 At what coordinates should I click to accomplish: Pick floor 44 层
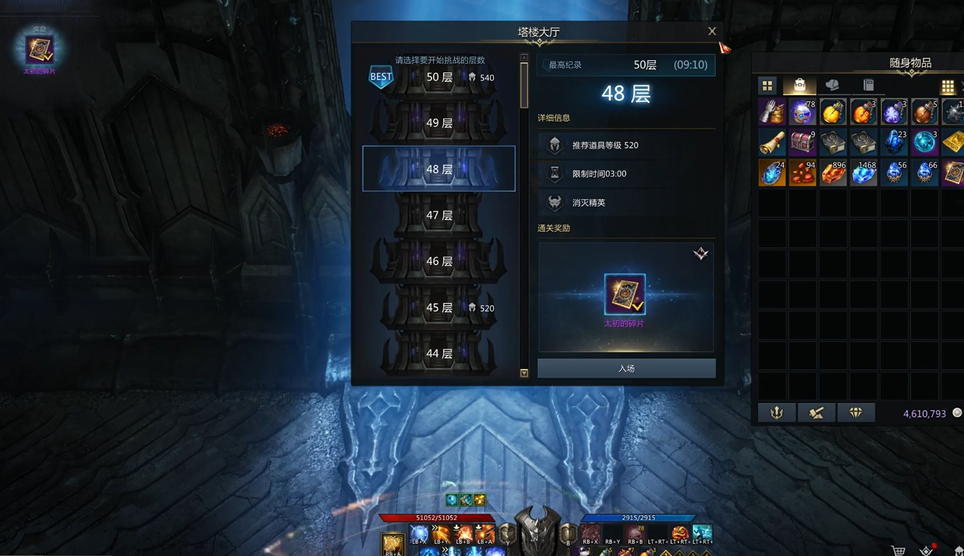click(x=439, y=353)
